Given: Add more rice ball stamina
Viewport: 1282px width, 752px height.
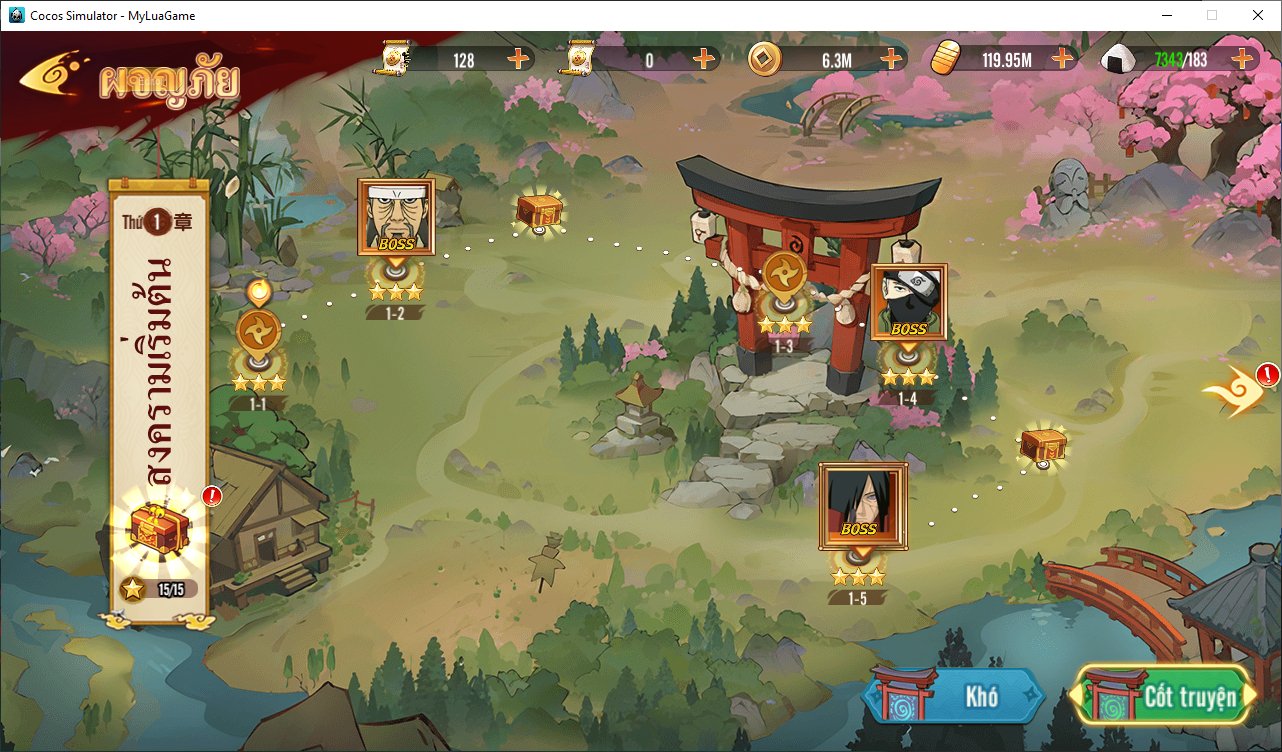Looking at the screenshot, I should click(1242, 59).
